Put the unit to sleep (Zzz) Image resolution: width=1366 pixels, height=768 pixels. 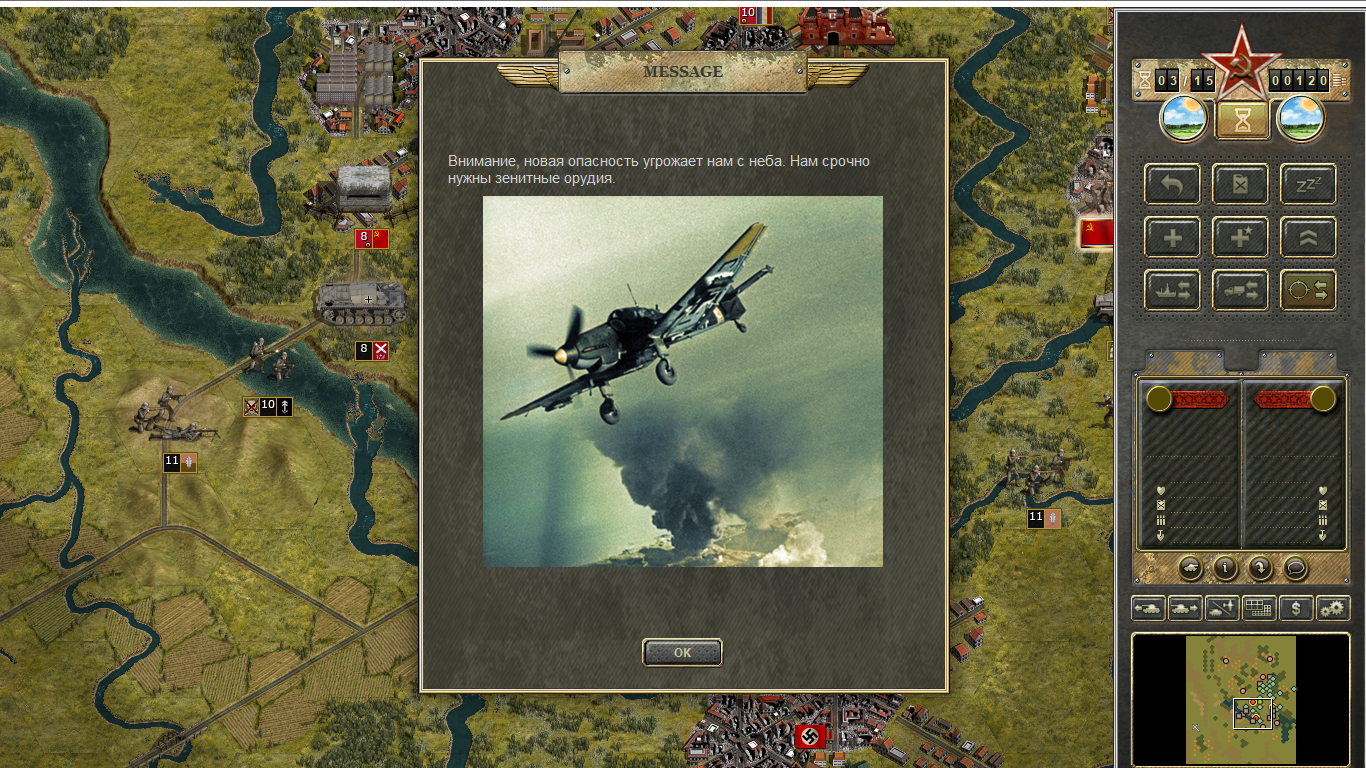pyautogui.click(x=1308, y=185)
